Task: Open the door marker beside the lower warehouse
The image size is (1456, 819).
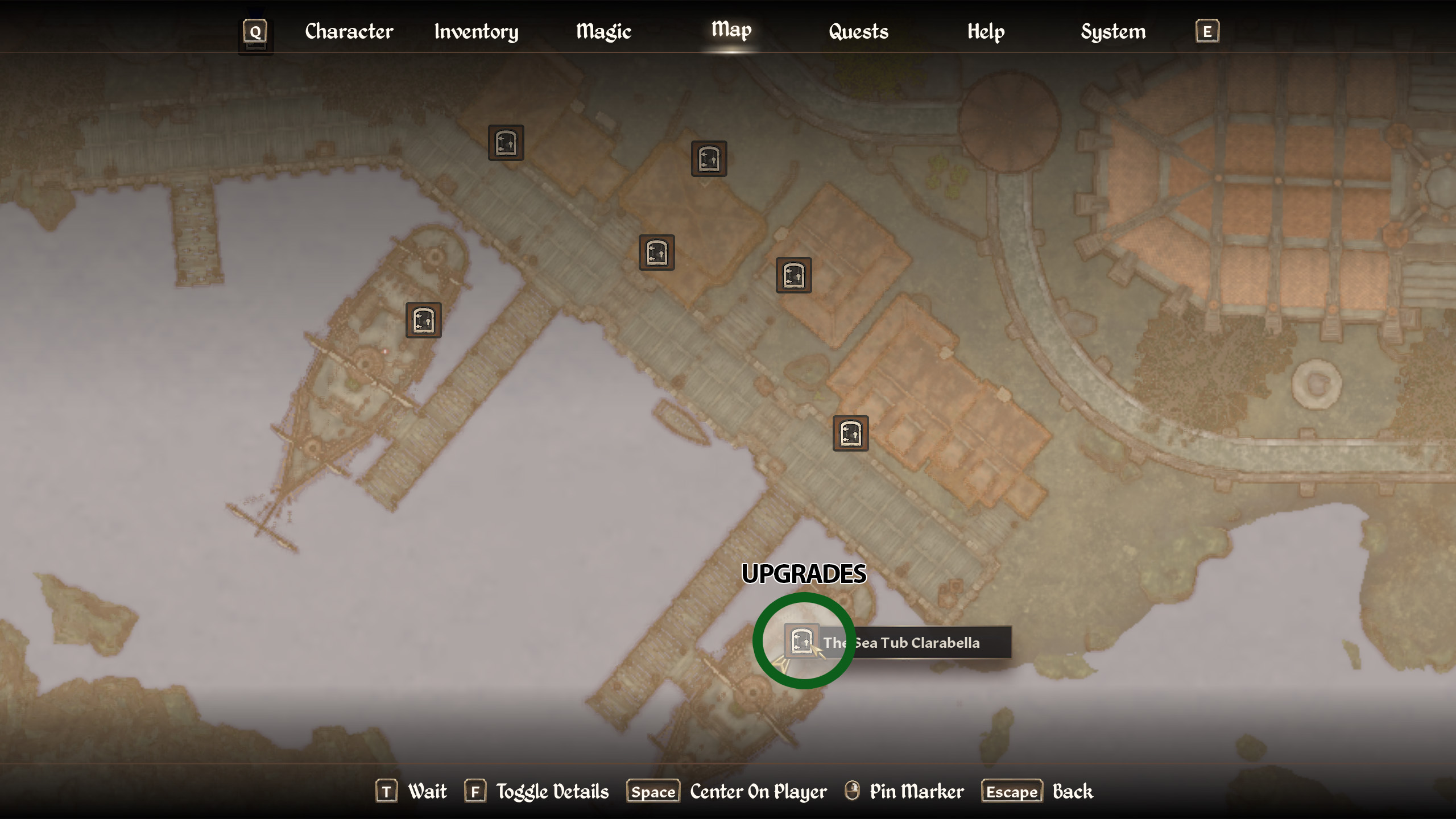Action: pyautogui.click(x=850, y=433)
